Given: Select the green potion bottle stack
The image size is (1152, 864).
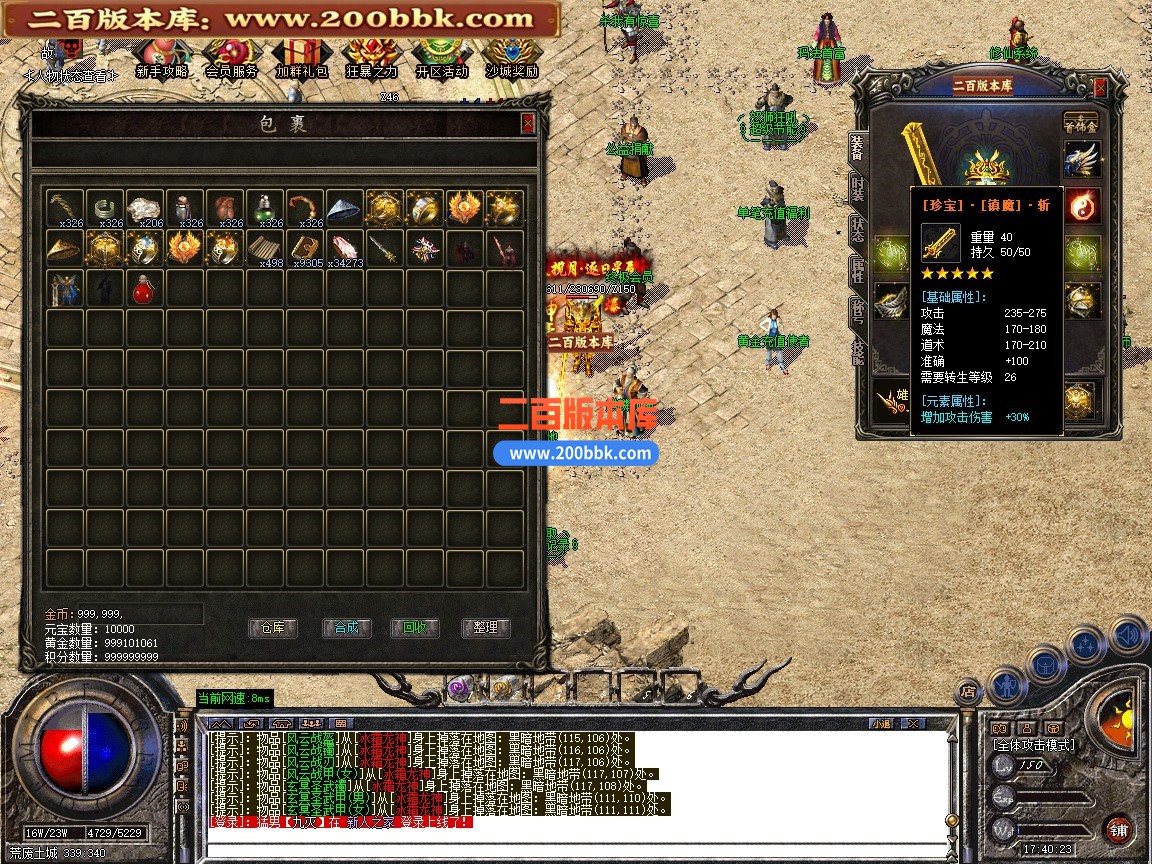Looking at the screenshot, I should point(264,208).
